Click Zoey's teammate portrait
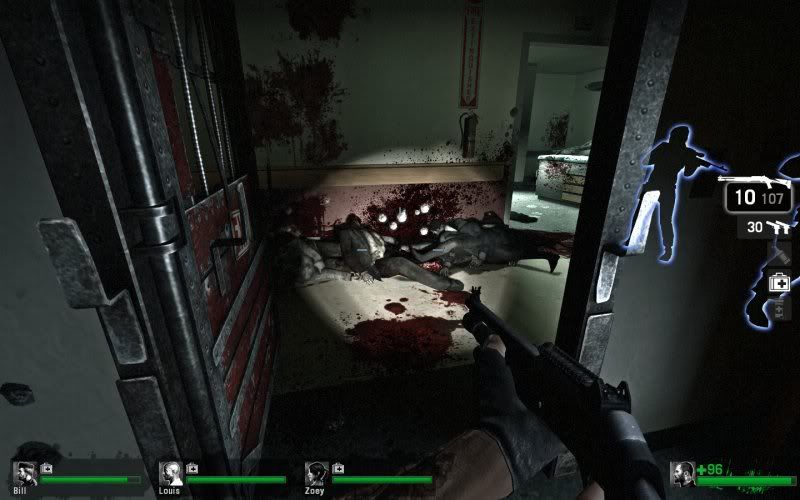 [x=316, y=474]
